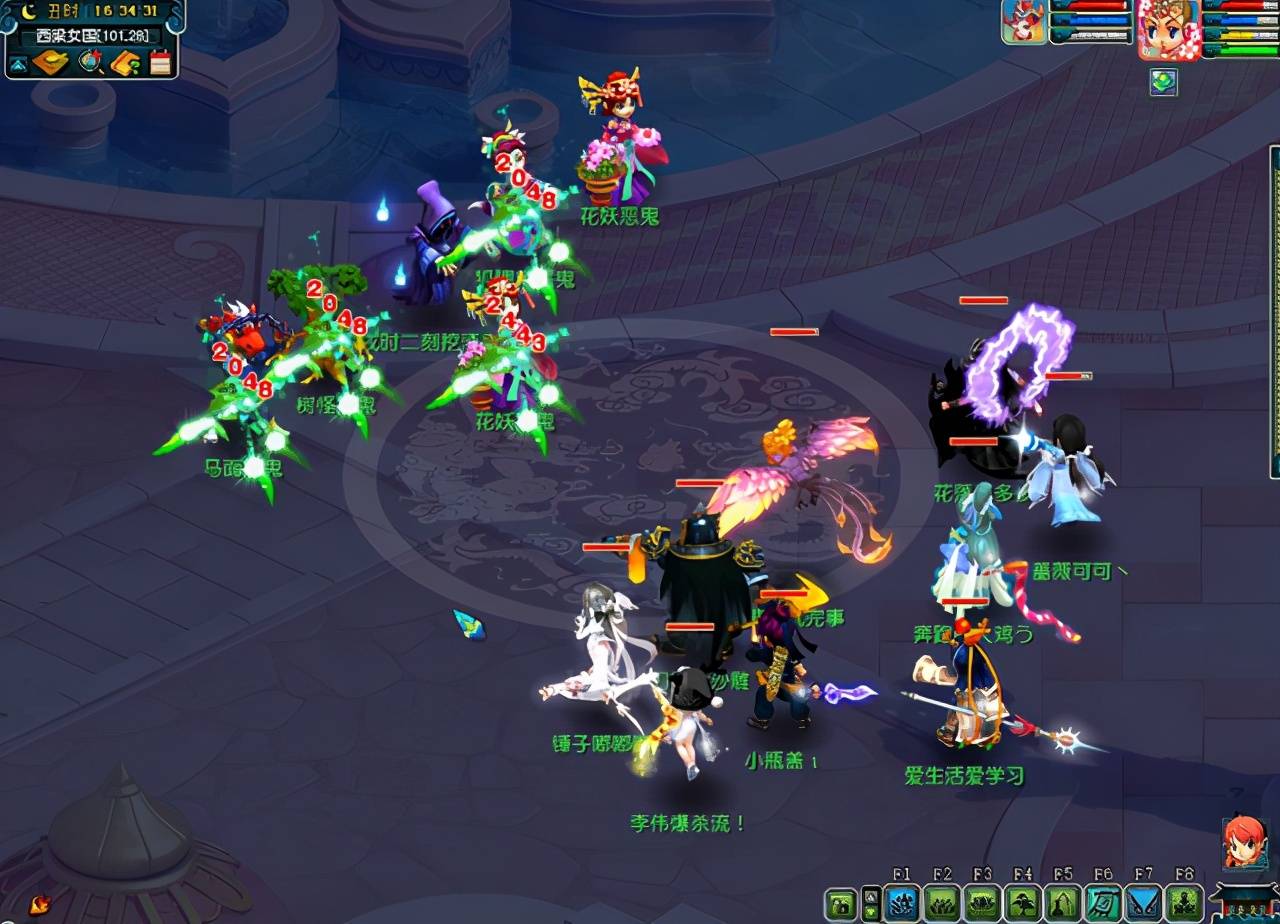This screenshot has width=1280, height=924.
Task: Use the F3 skill icon
Action: pos(982,903)
